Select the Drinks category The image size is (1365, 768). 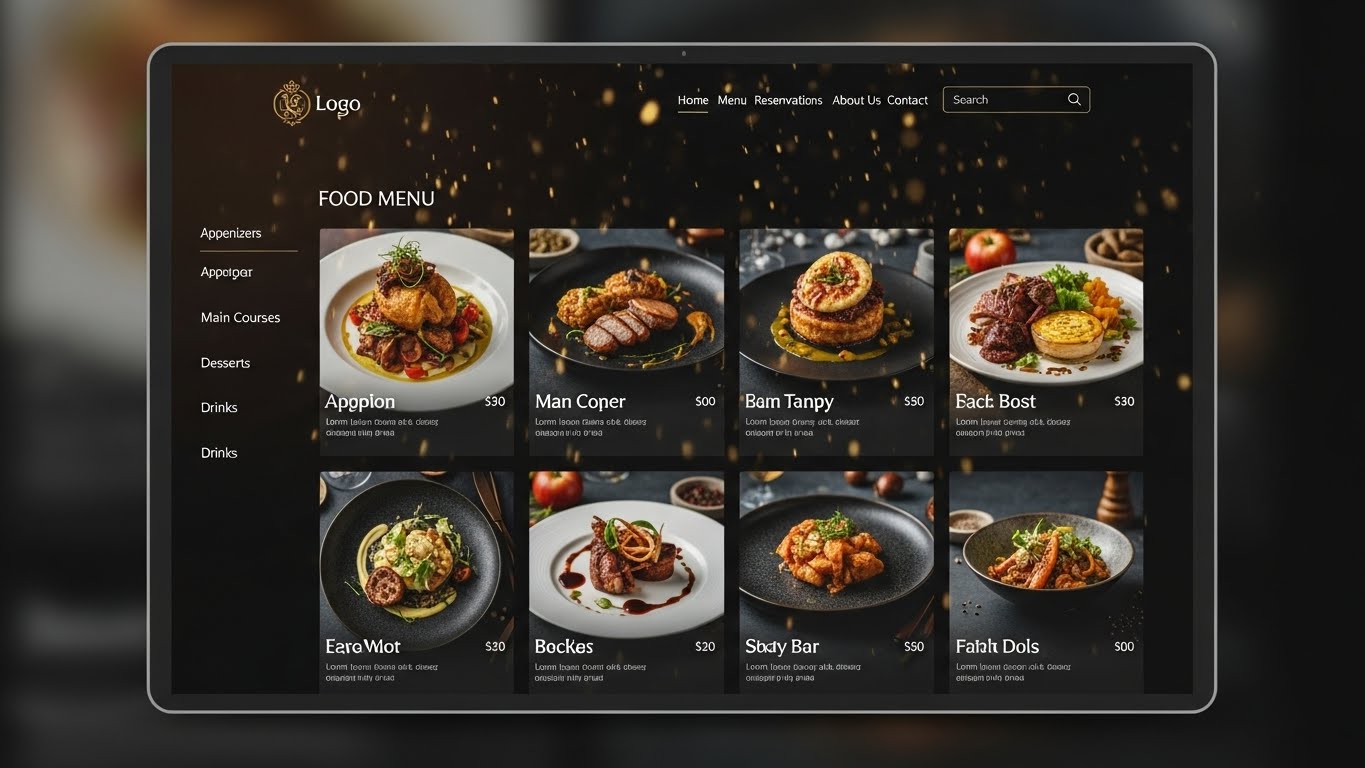(219, 407)
